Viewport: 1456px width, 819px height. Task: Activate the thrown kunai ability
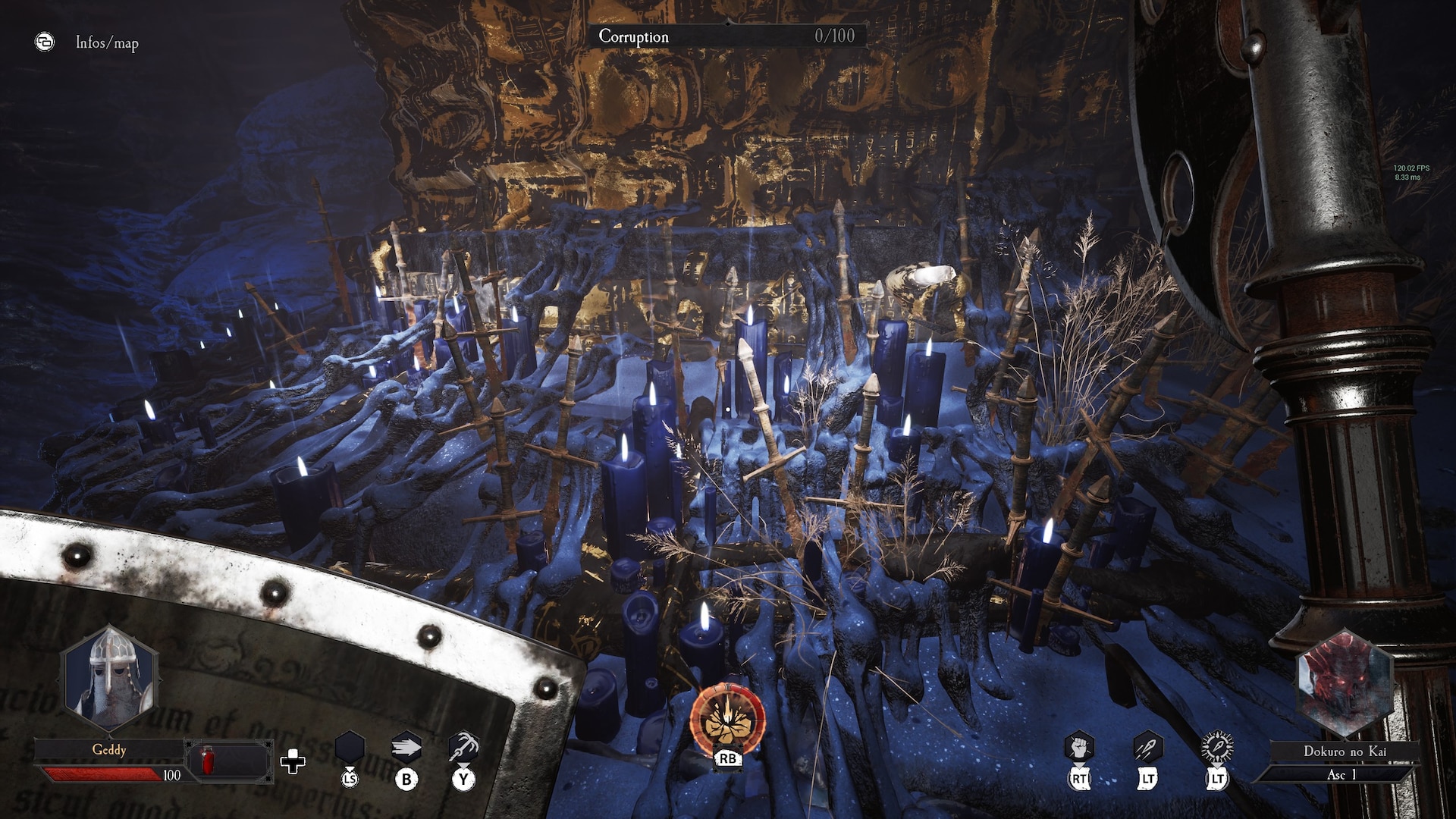[1147, 747]
